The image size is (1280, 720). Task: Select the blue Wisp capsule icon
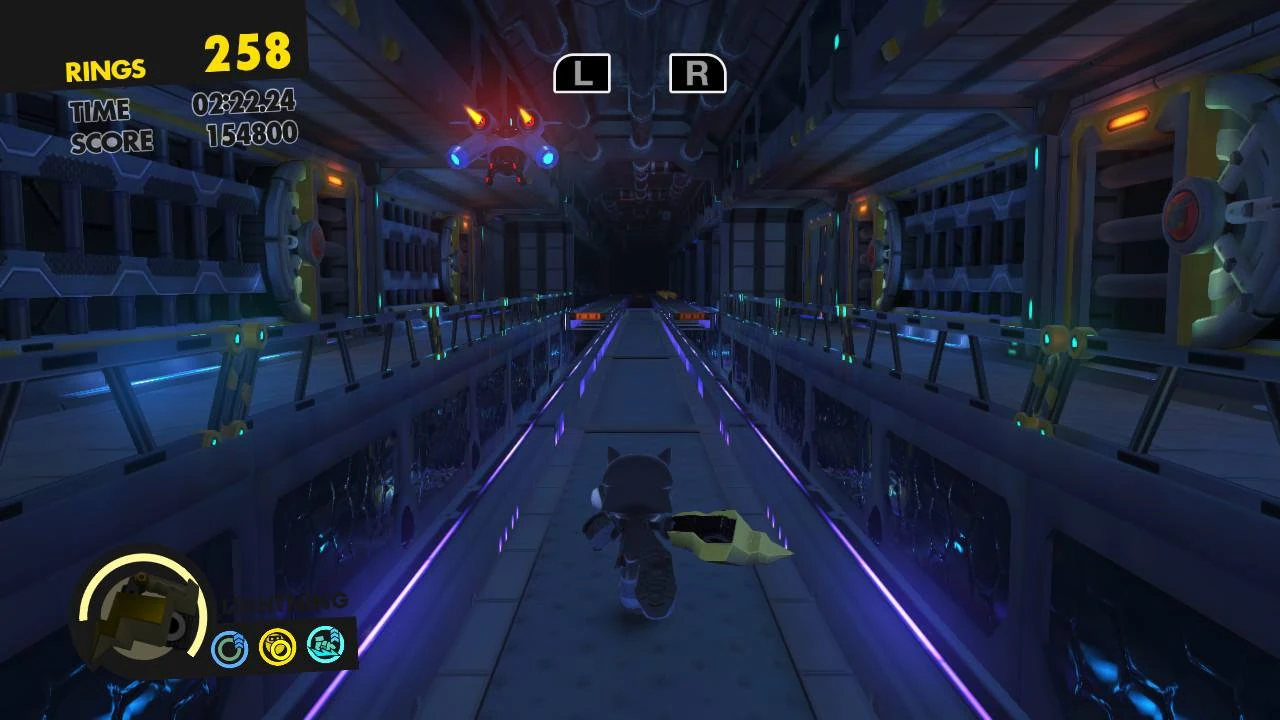230,645
